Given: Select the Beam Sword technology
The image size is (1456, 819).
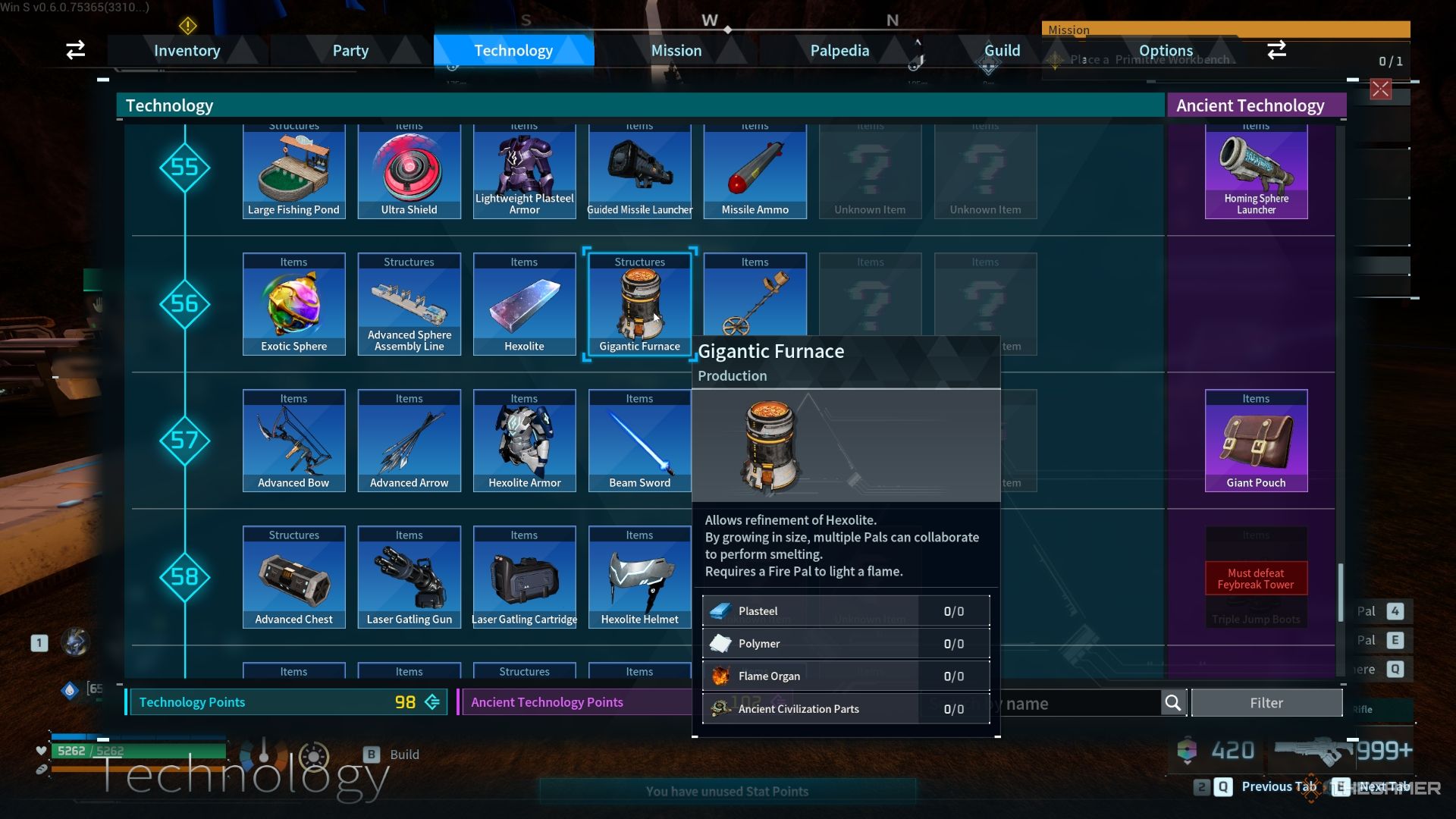Looking at the screenshot, I should pyautogui.click(x=639, y=441).
